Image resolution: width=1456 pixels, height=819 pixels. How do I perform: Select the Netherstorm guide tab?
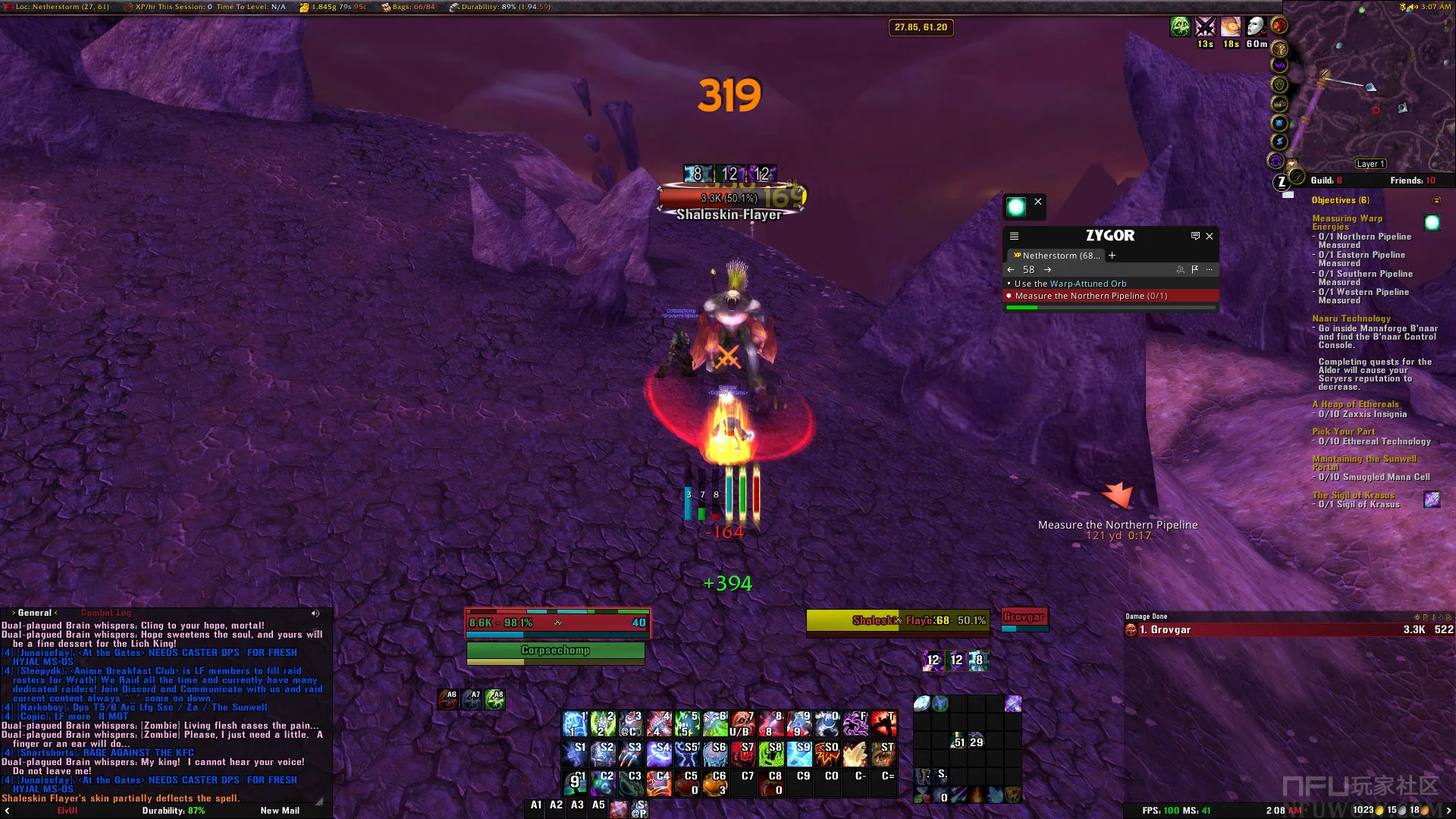[1059, 256]
